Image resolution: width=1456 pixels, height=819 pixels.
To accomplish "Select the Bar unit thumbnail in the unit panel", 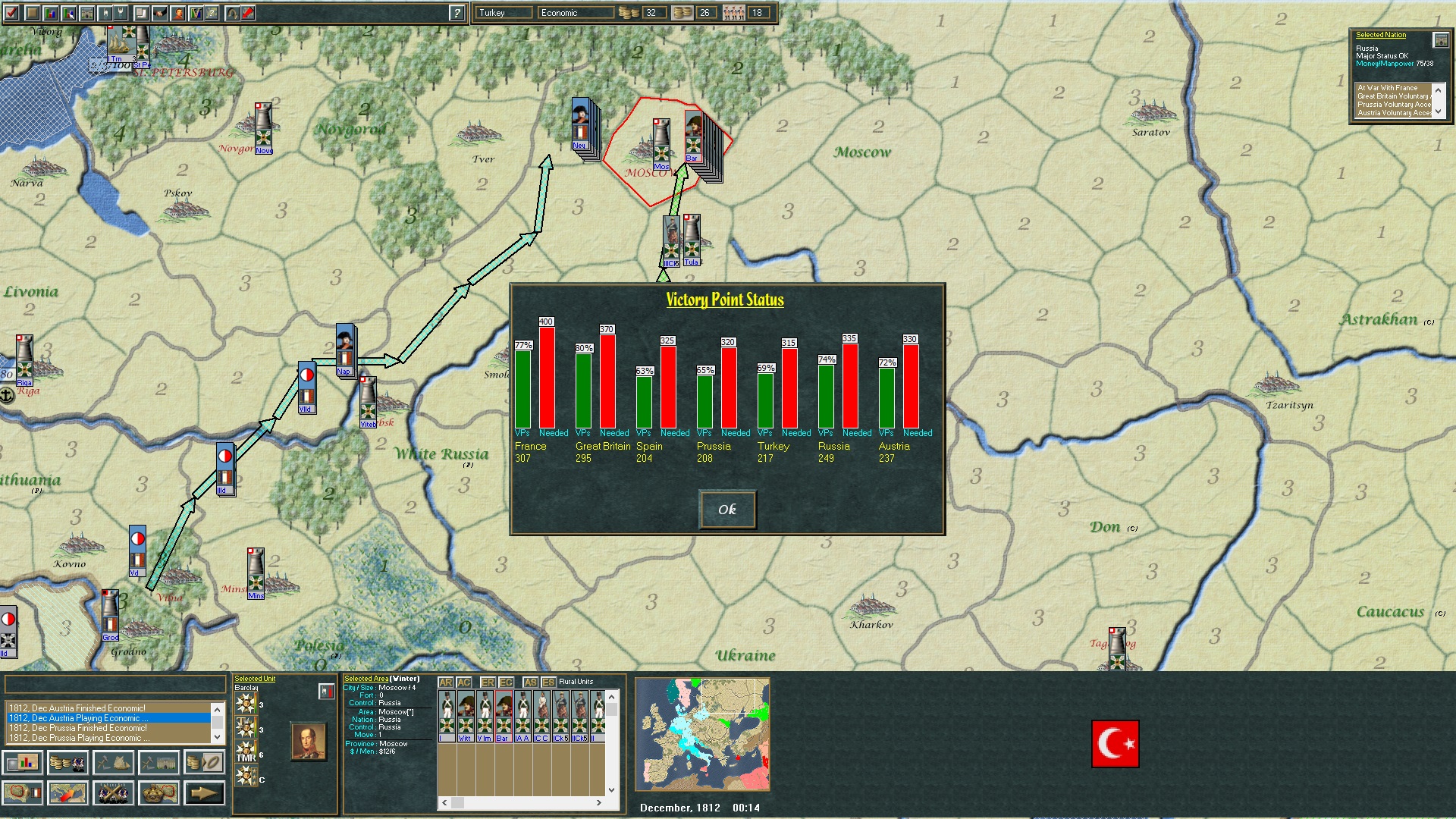I will (504, 717).
